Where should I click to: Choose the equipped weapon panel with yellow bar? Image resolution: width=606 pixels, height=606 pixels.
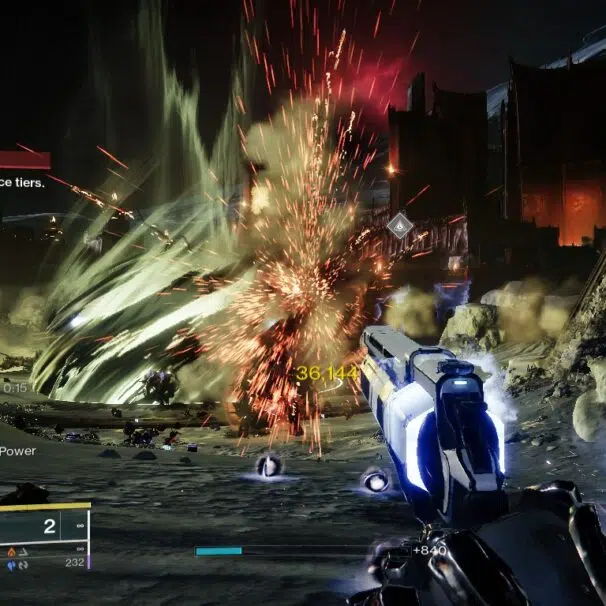44,523
